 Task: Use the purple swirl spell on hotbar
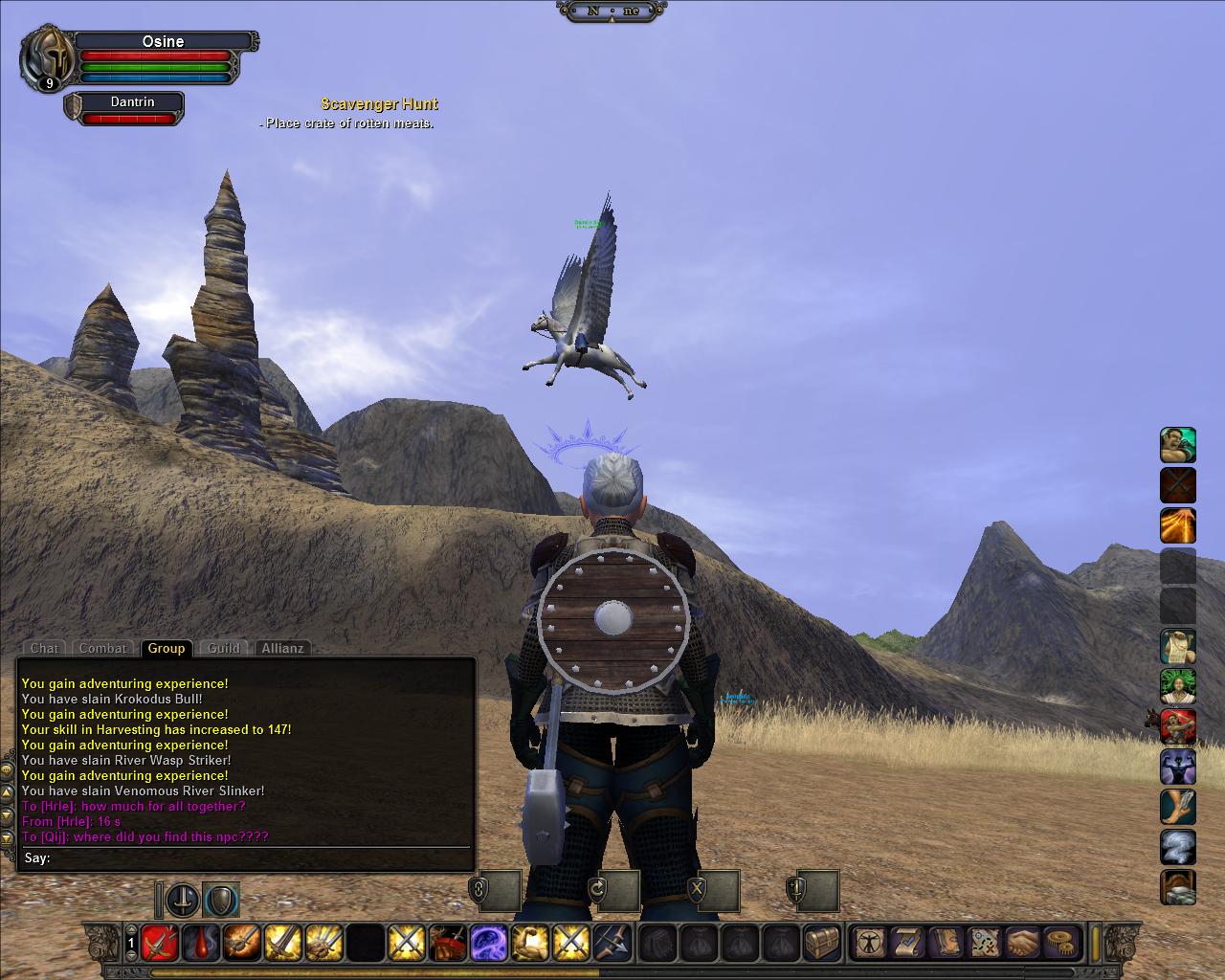click(488, 943)
